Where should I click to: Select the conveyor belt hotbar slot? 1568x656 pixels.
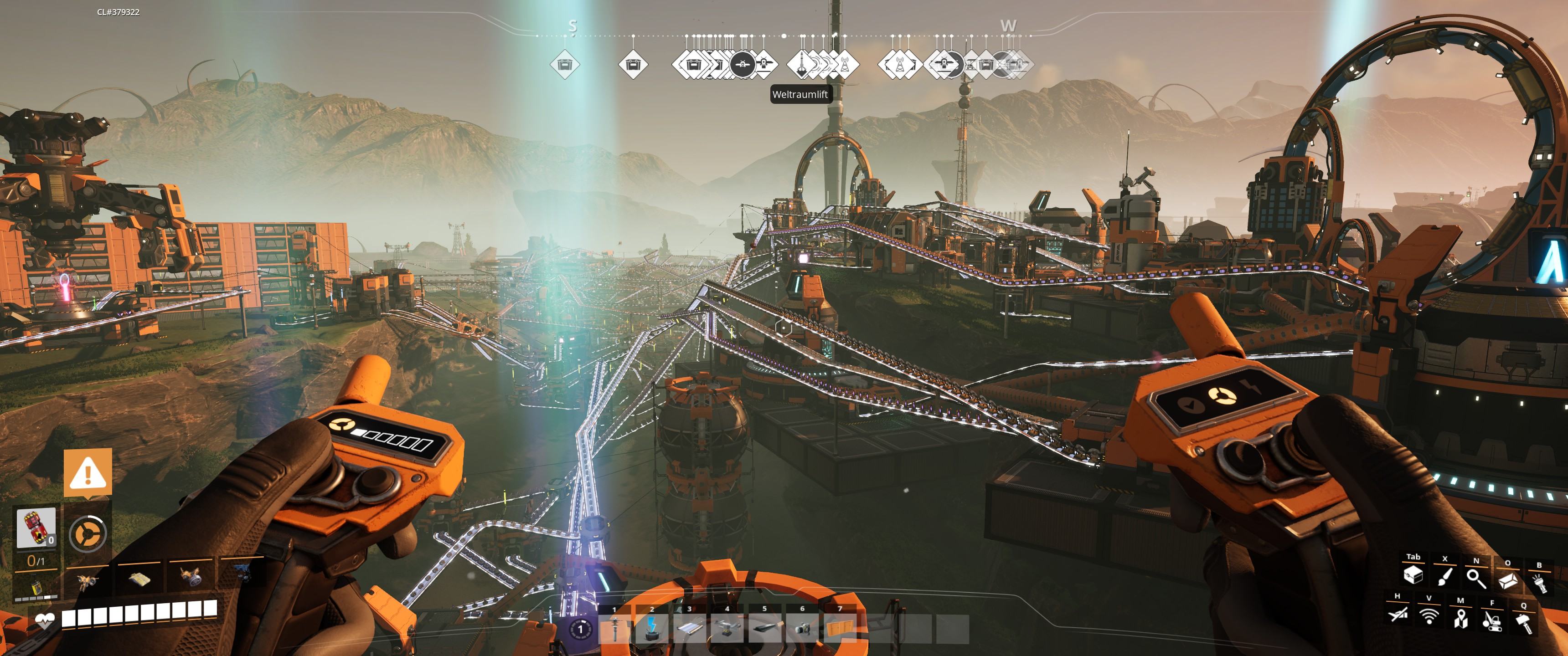click(690, 629)
